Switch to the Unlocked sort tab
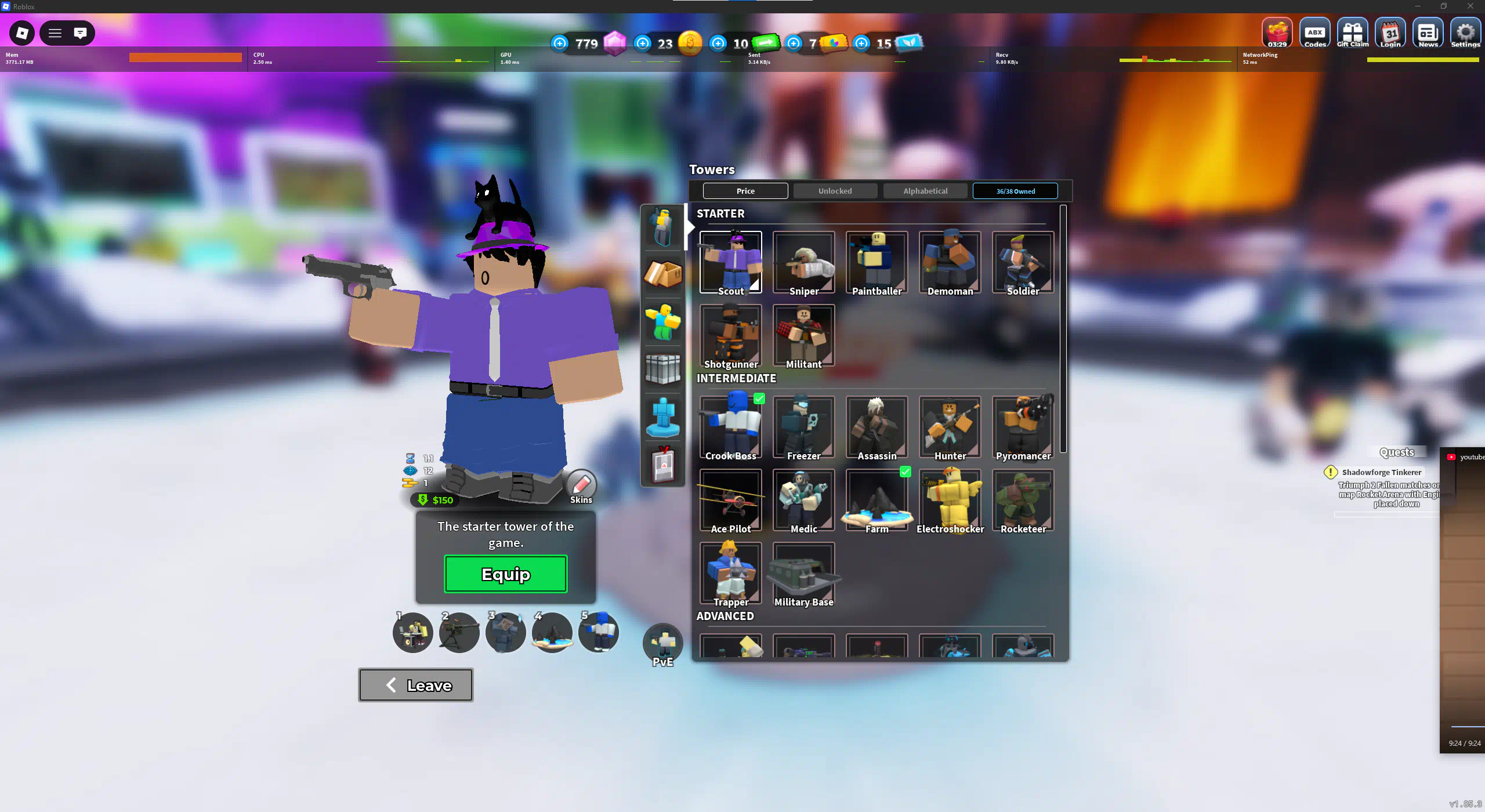Screen dimensions: 1485x812 click(x=835, y=191)
